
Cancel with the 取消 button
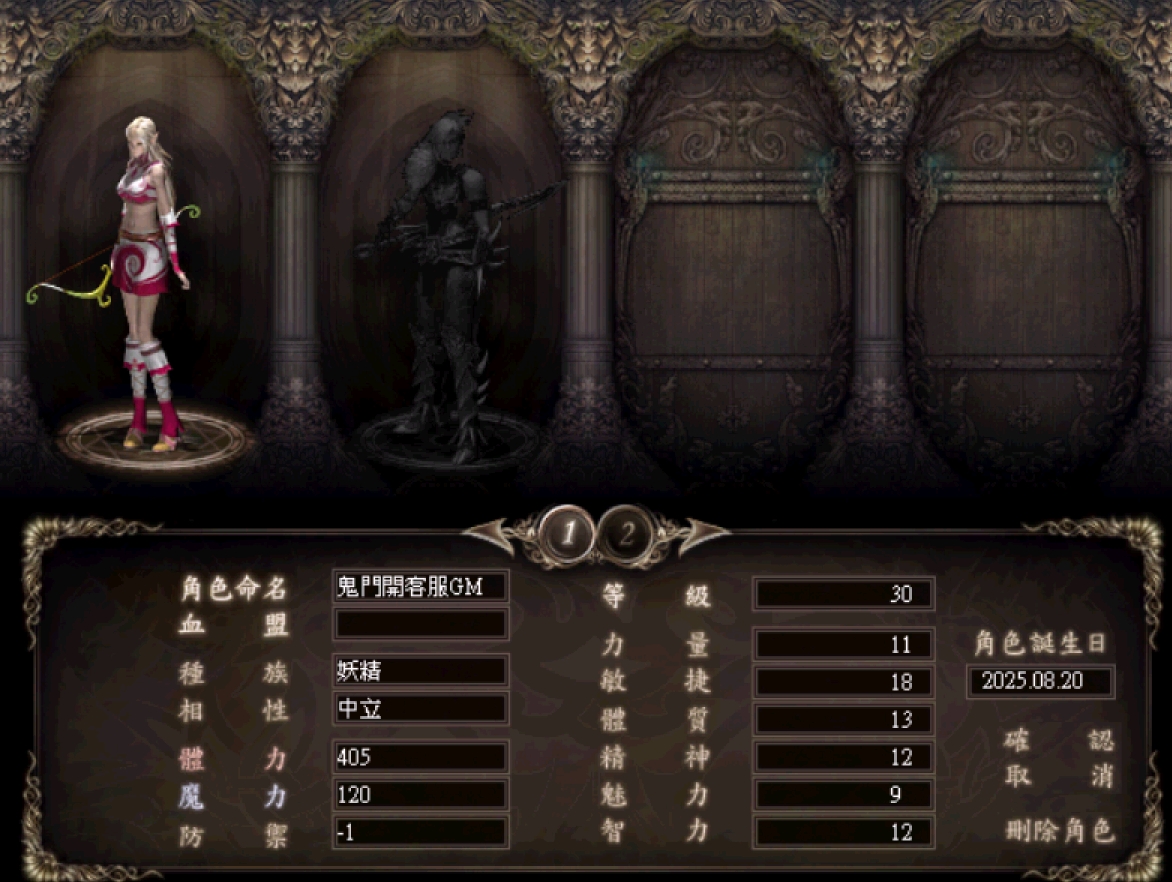point(1059,777)
